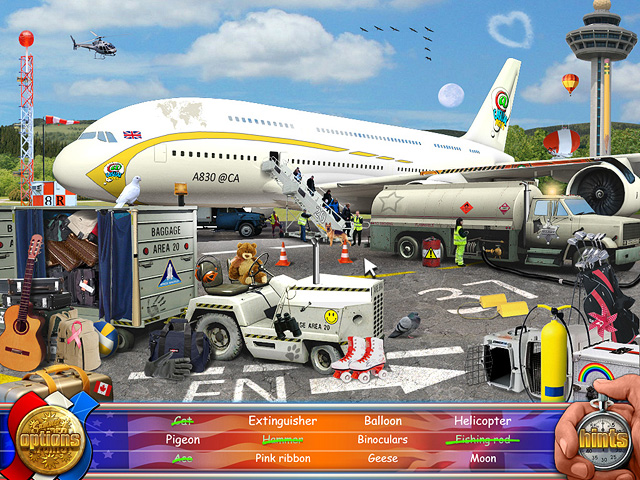Select the Pigeon entry in the list

point(182,440)
